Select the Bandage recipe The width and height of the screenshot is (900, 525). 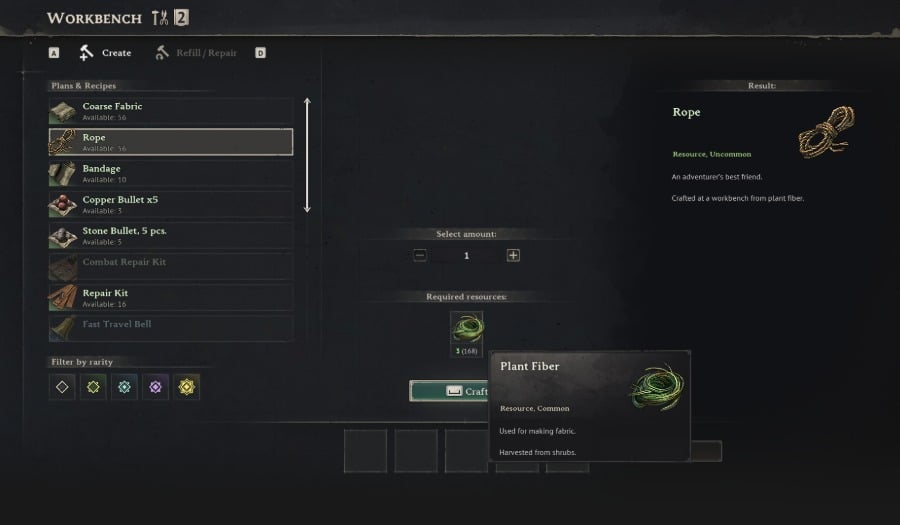coord(171,173)
